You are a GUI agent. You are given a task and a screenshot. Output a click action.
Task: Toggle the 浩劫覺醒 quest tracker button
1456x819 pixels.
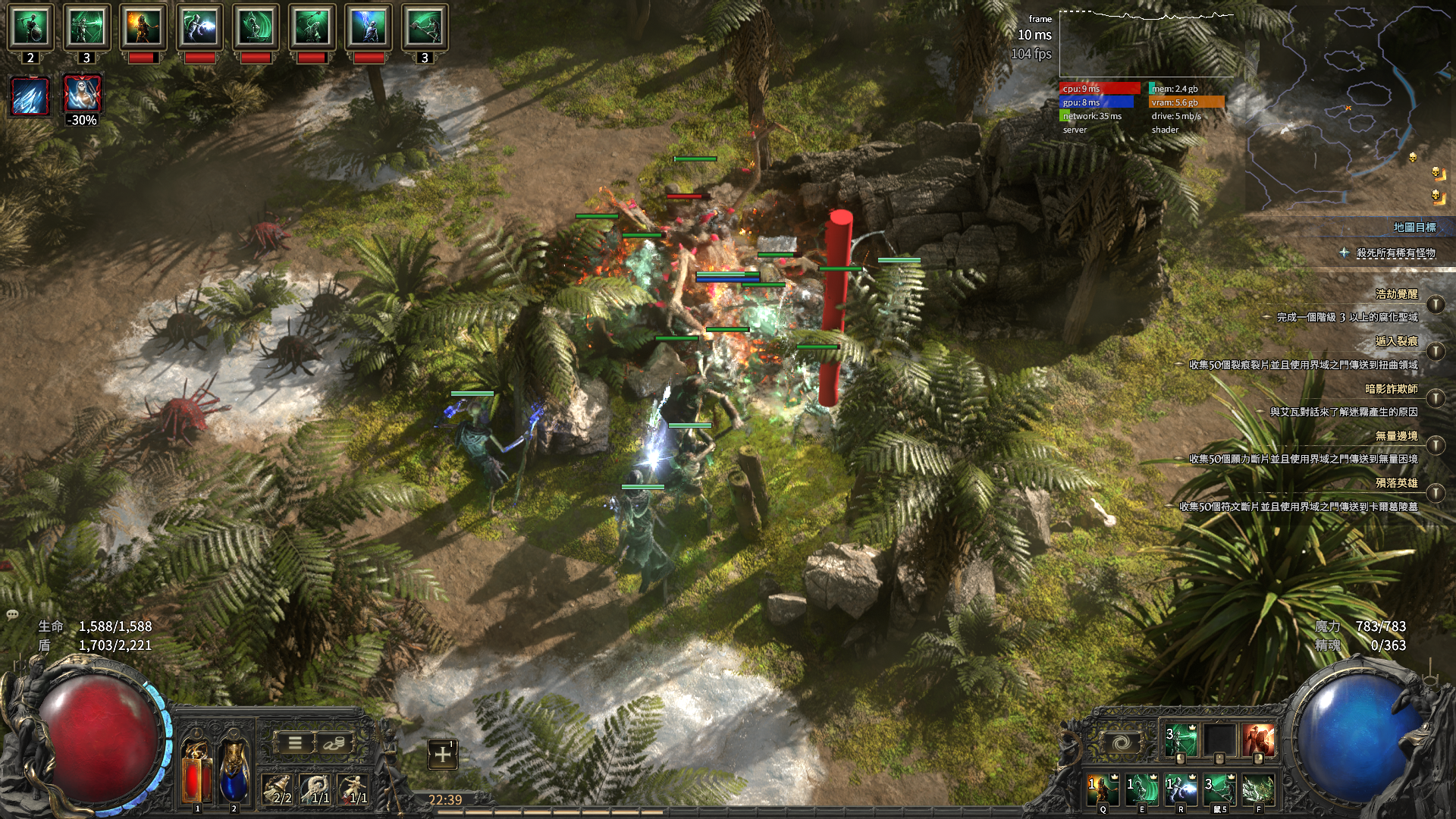[1435, 304]
